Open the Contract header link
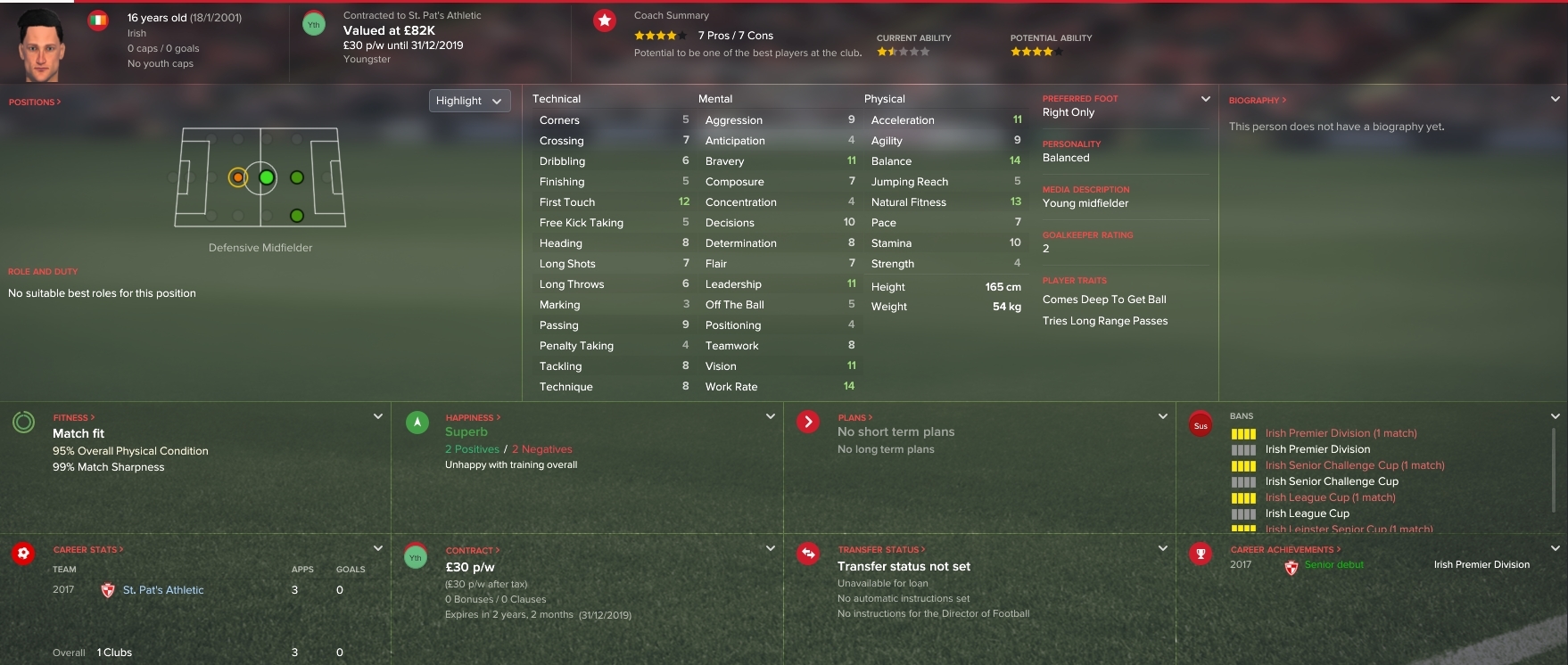1568x665 pixels. click(x=471, y=550)
